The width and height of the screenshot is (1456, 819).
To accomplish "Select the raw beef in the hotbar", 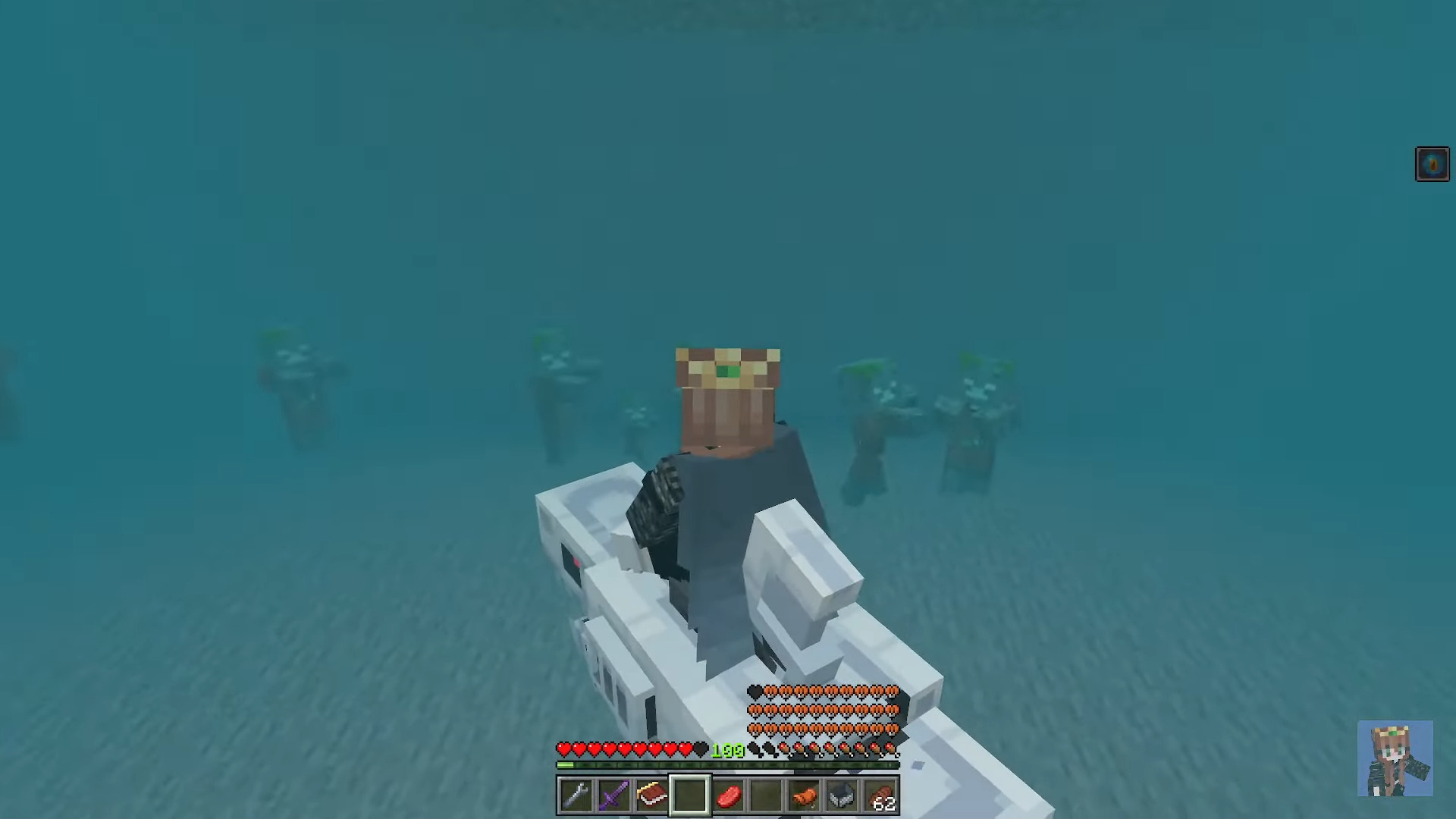I will pos(729,795).
